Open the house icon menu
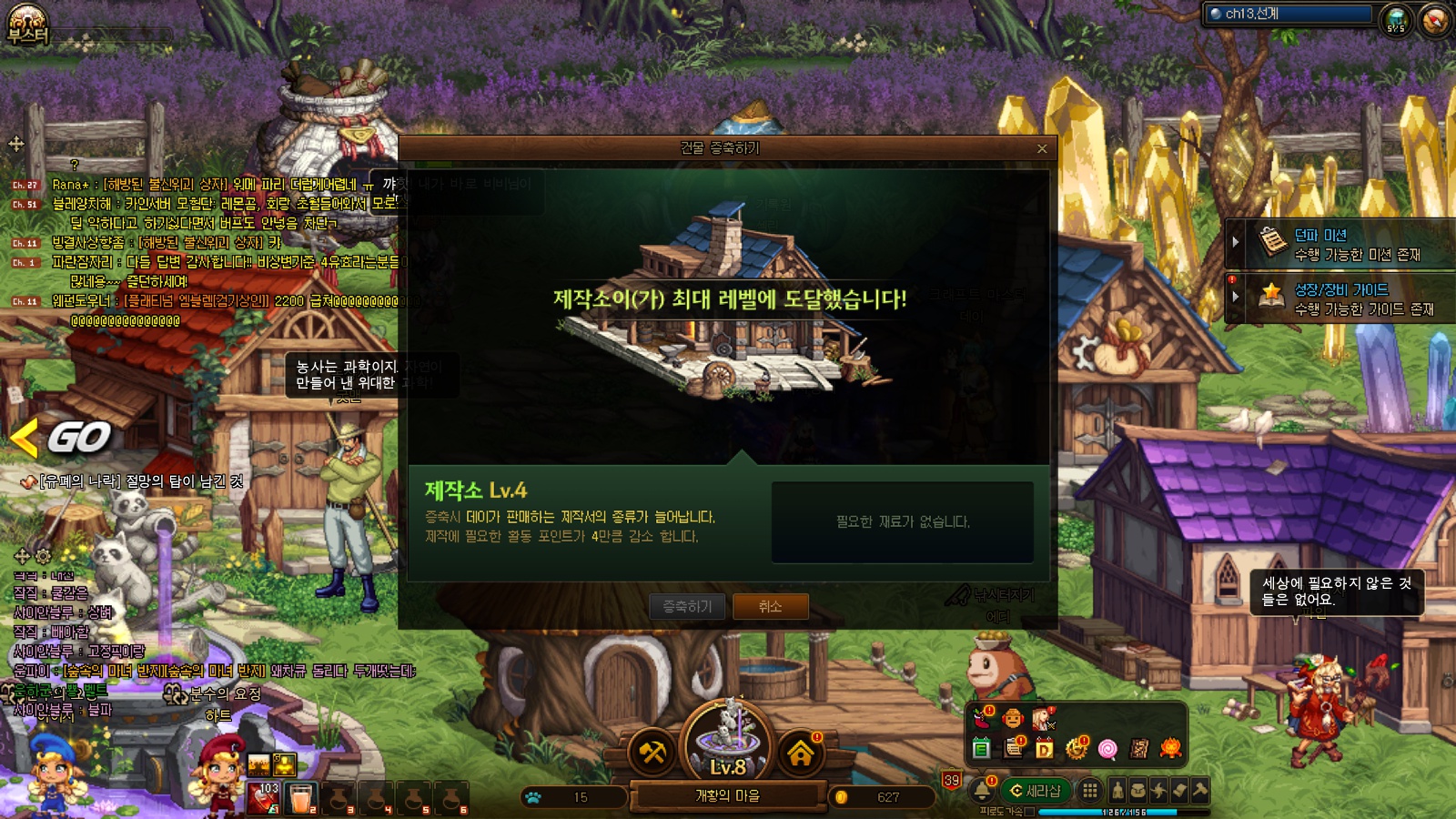The width and height of the screenshot is (1456, 819). tap(800, 753)
